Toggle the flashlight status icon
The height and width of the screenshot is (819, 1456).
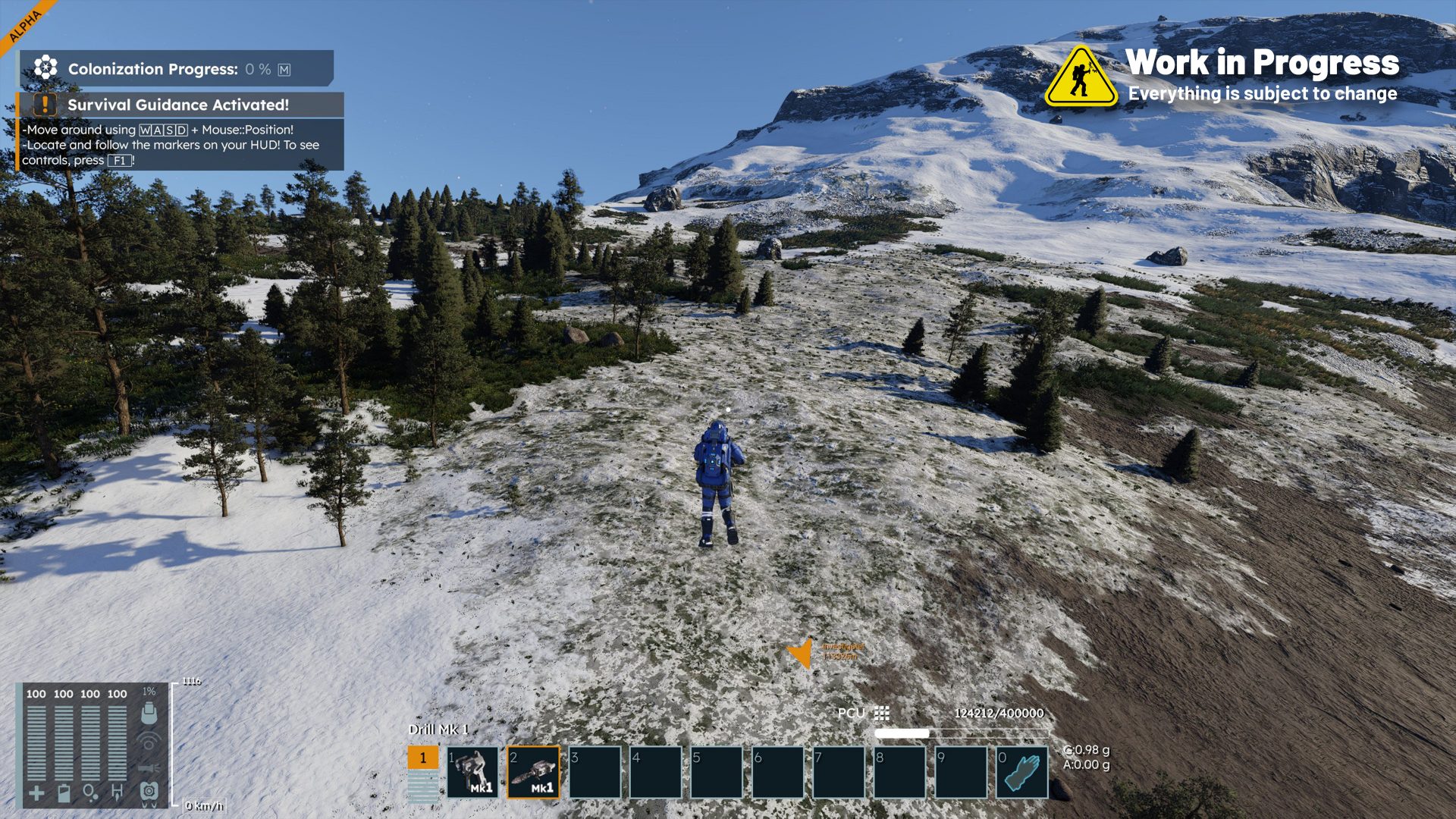tap(149, 767)
